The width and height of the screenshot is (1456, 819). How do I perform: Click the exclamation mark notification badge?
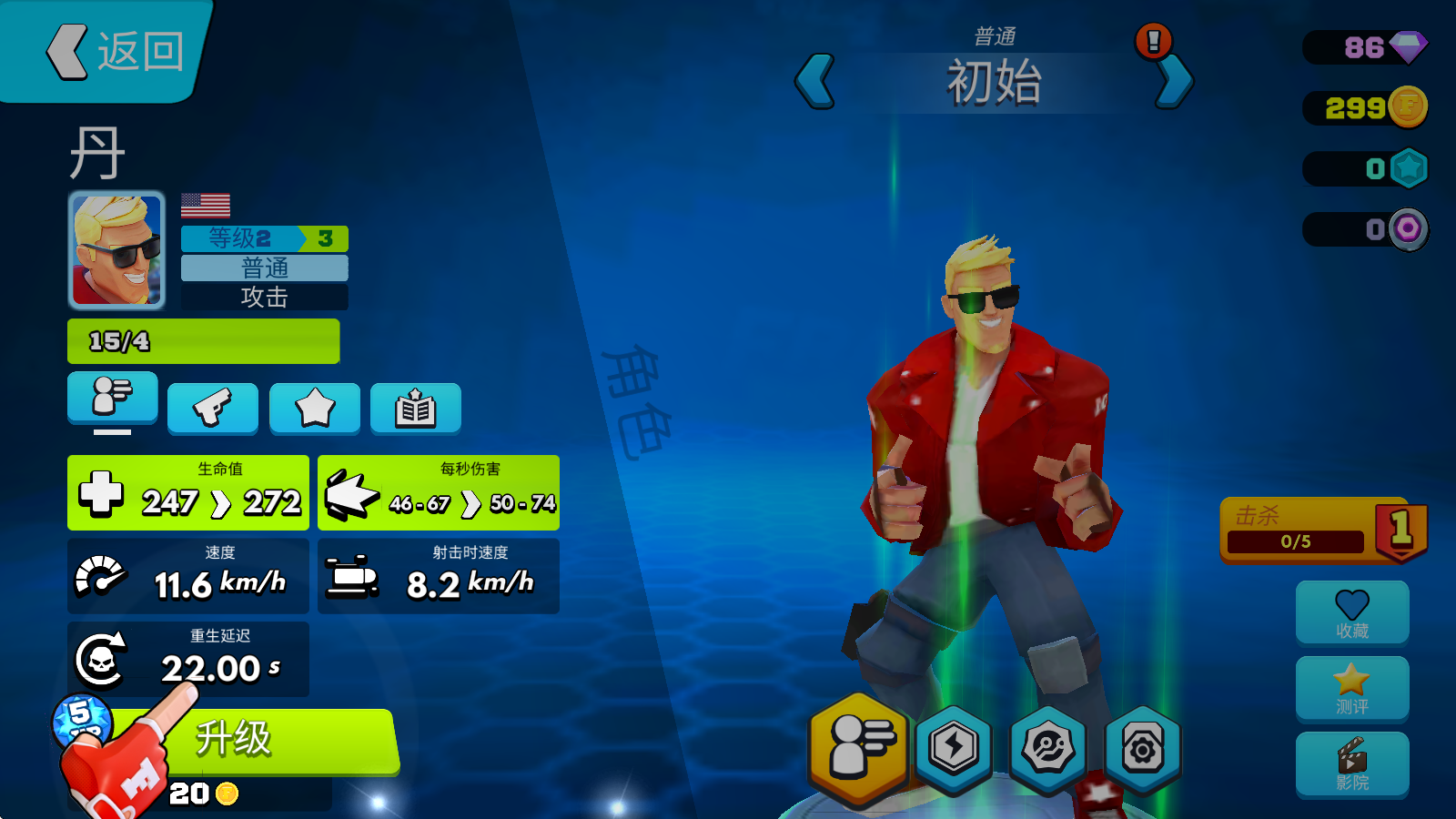1150,40
